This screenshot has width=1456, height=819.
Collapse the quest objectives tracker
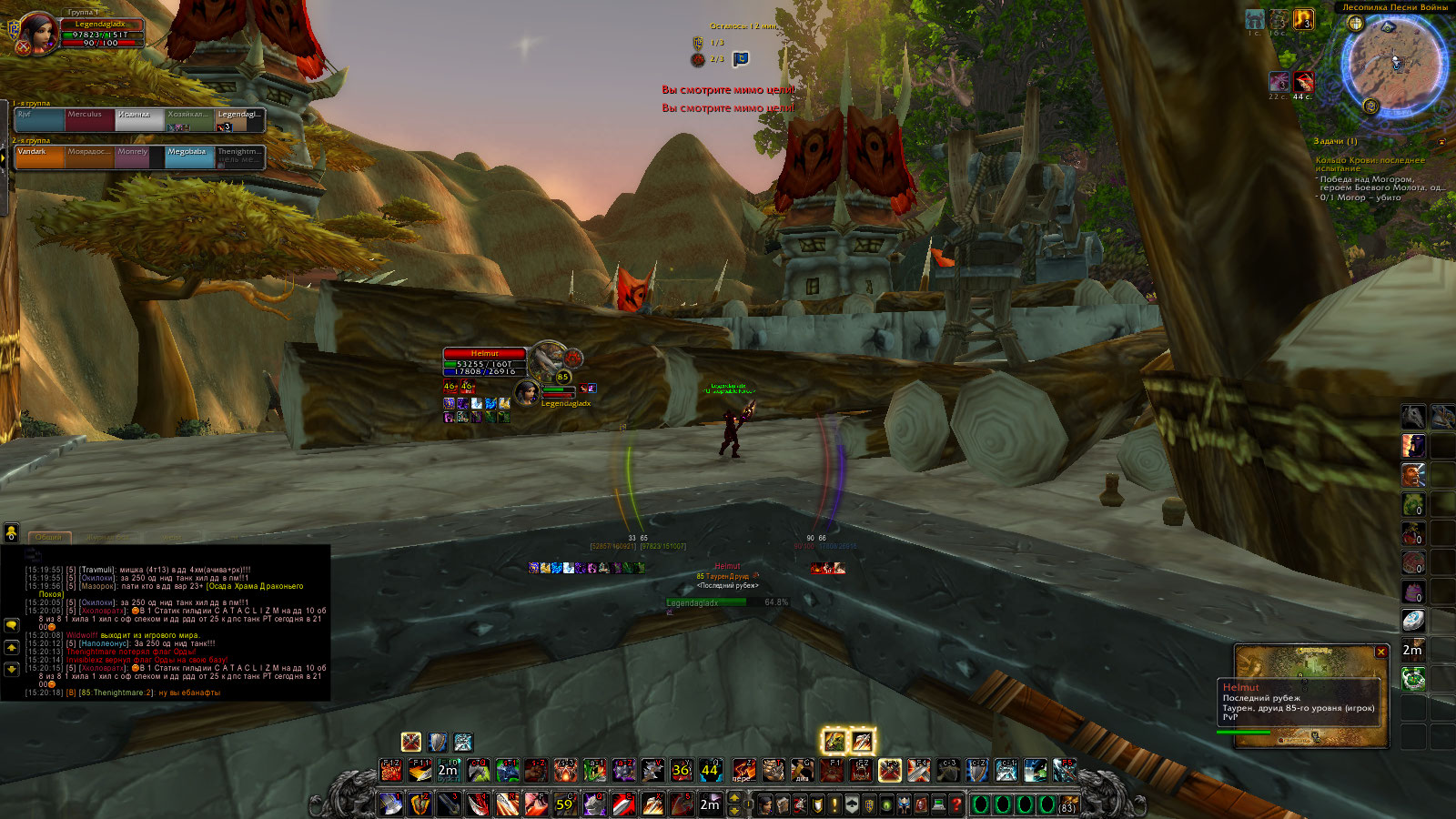[1441, 142]
